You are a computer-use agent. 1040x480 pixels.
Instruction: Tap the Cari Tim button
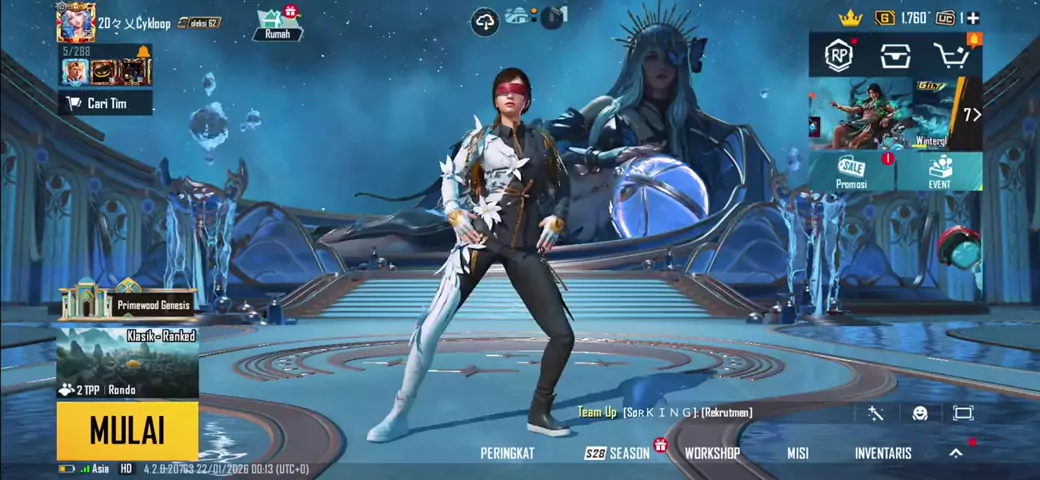click(x=104, y=103)
